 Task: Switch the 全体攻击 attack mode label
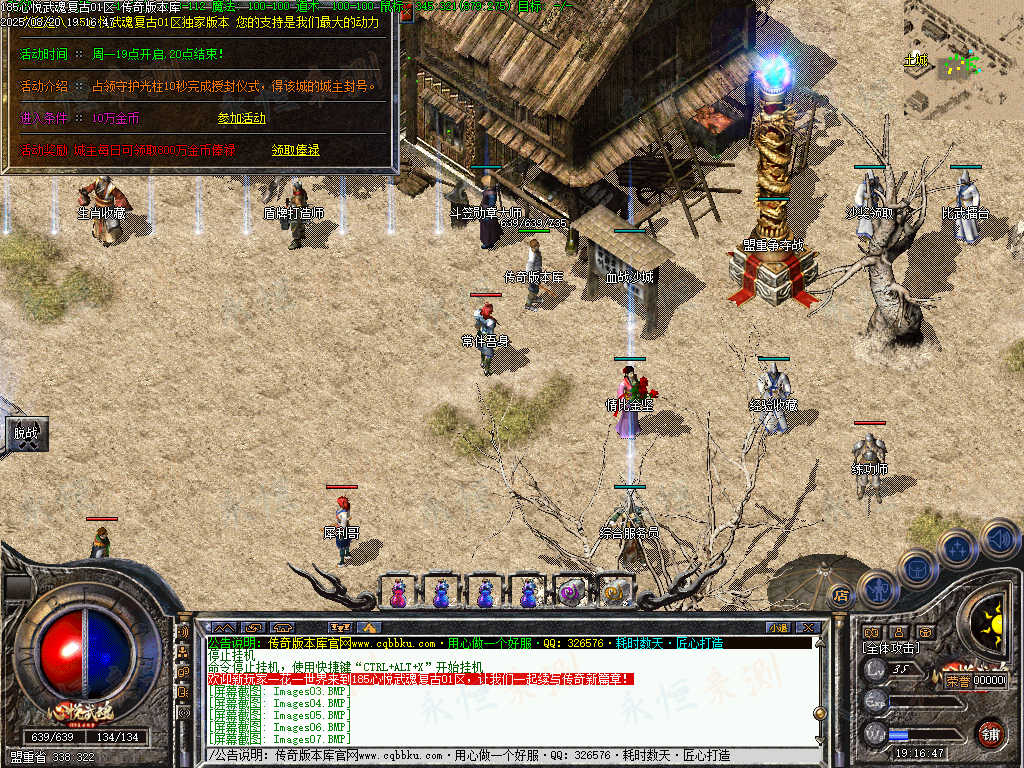tap(893, 649)
